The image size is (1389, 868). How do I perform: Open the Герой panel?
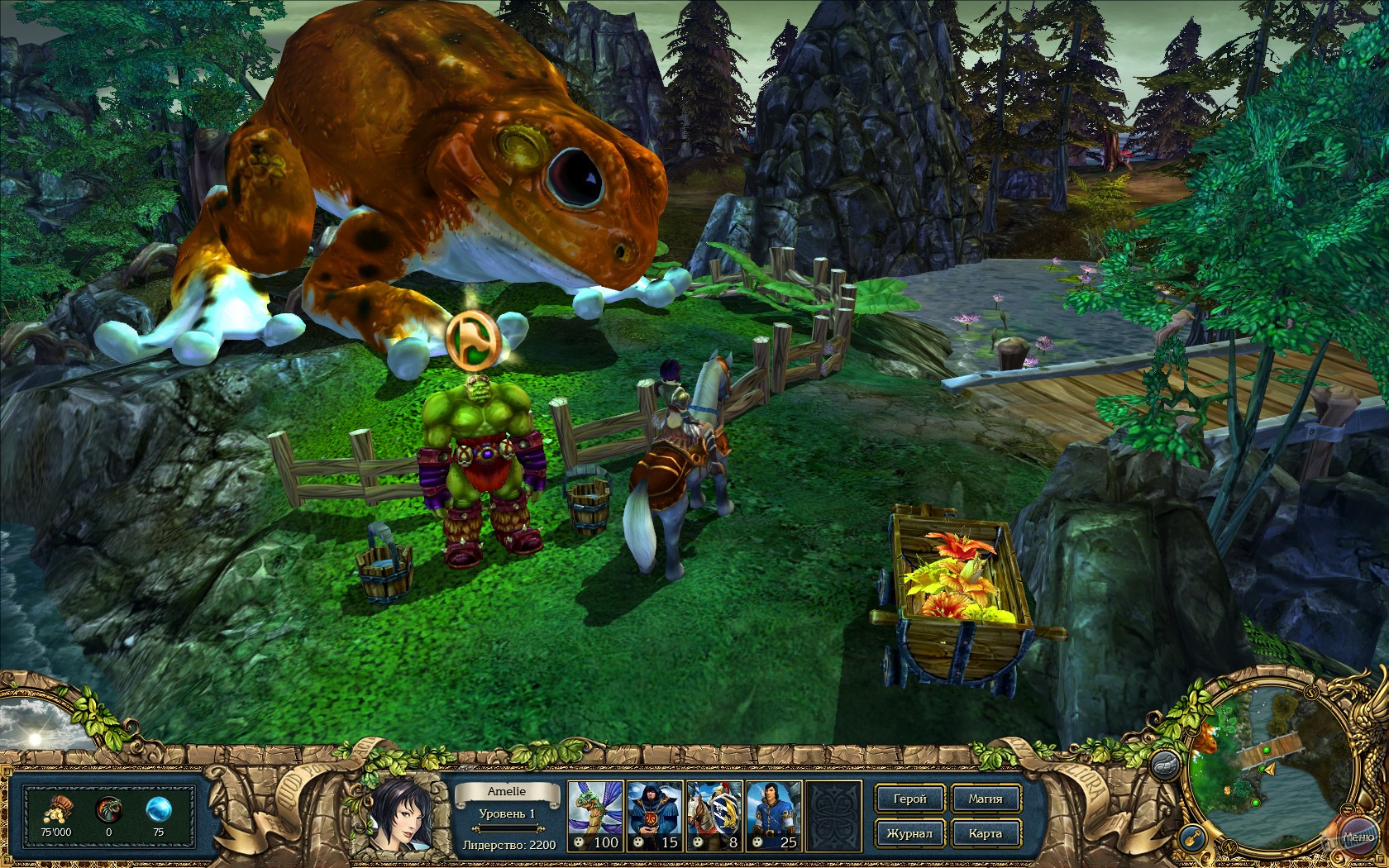click(909, 799)
